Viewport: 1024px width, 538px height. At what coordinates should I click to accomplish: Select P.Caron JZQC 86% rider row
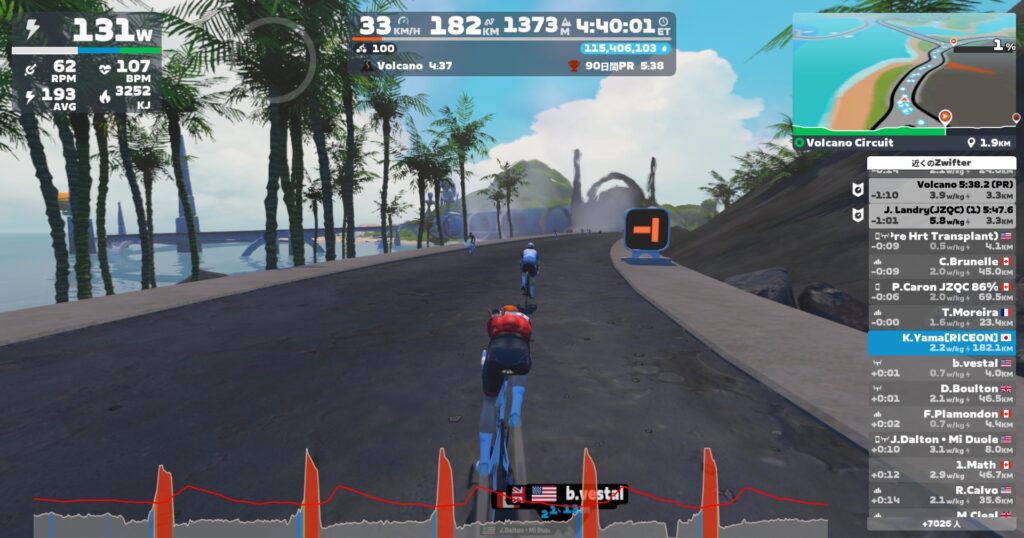941,291
